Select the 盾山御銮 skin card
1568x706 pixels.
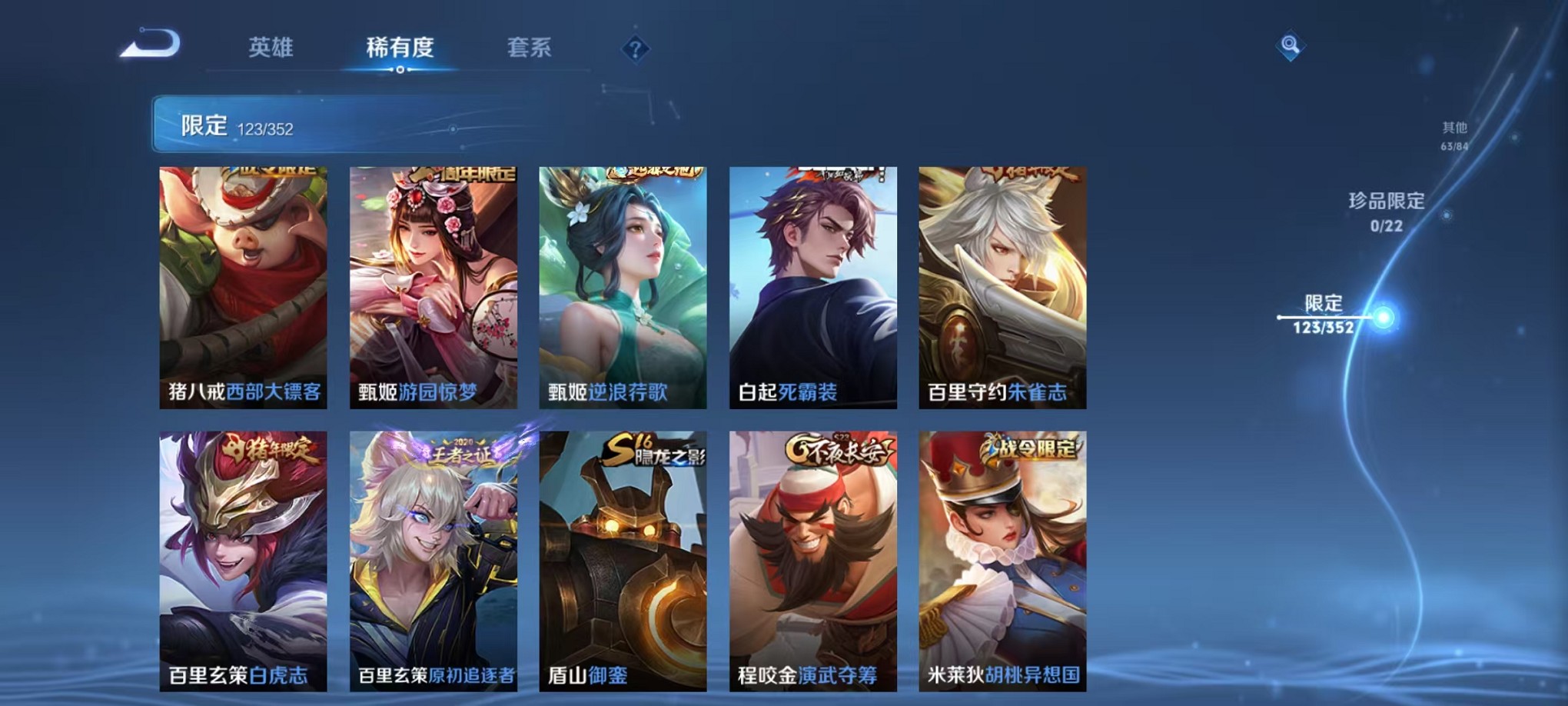coord(623,561)
